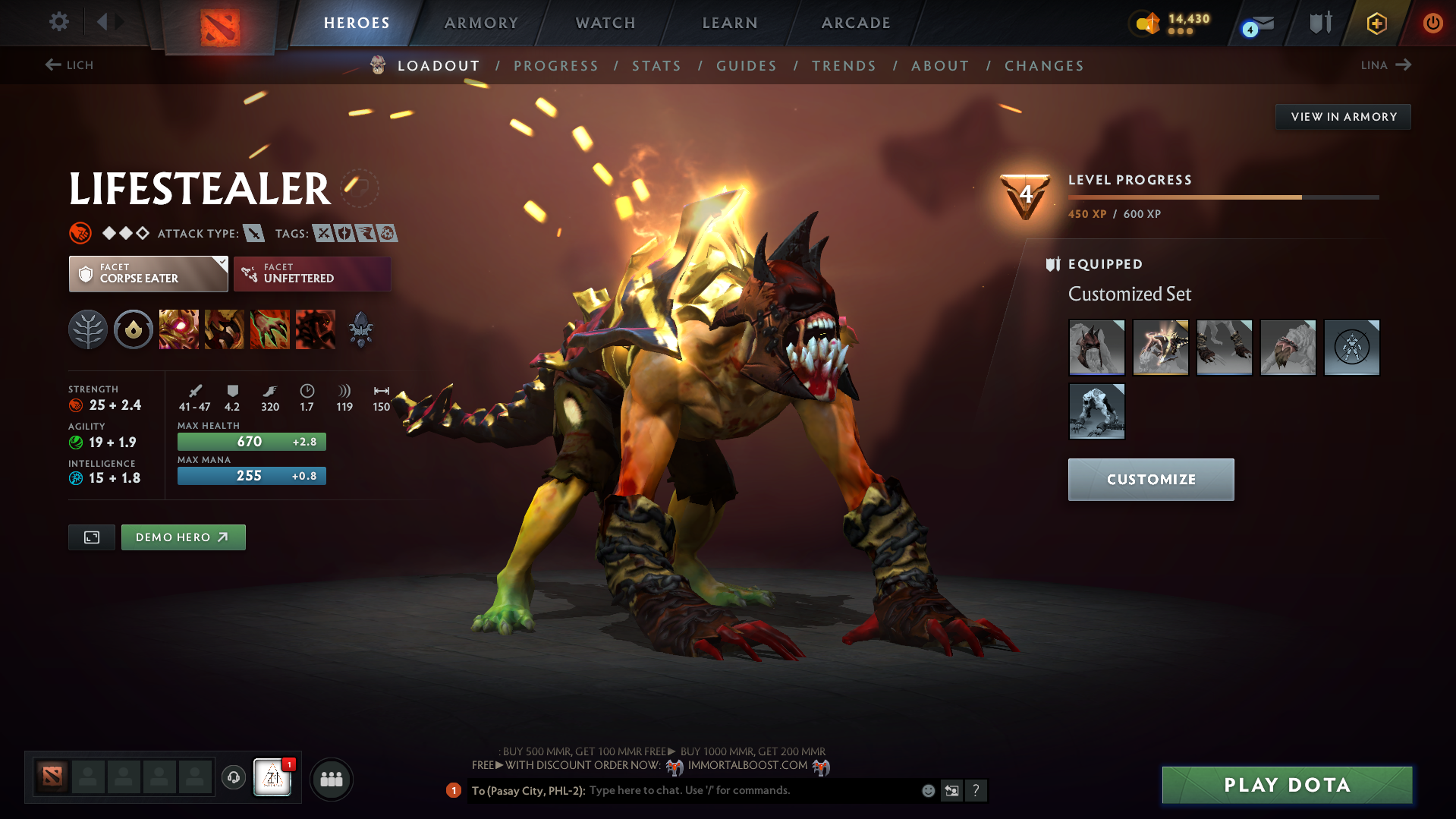The width and height of the screenshot is (1456, 819).
Task: Open the find teammates party icon
Action: click(x=331, y=779)
